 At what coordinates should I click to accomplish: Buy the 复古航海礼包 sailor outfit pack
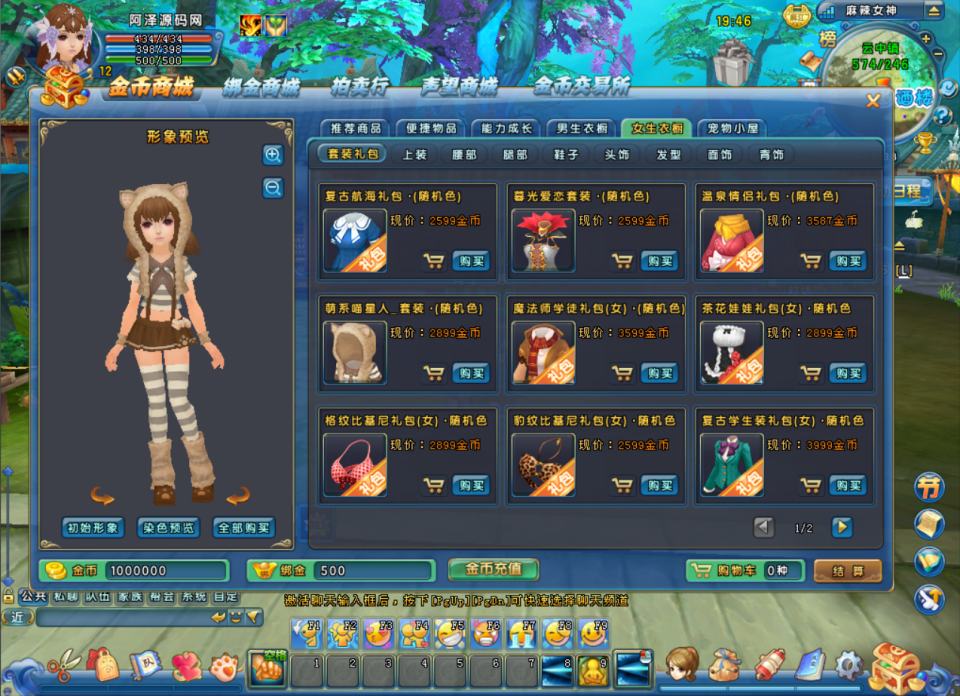(471, 261)
